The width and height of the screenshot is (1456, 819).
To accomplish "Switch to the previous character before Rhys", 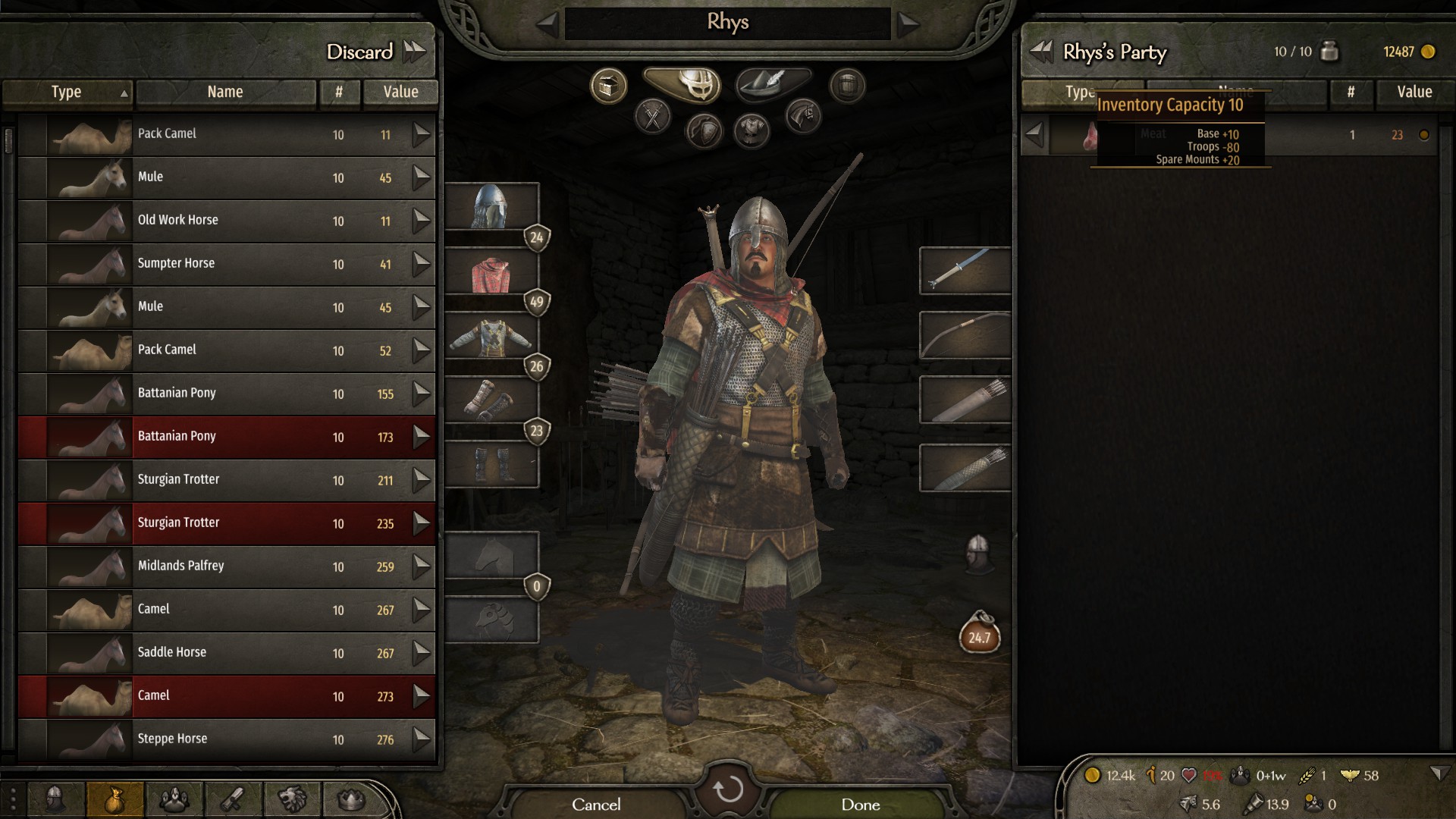I will (x=548, y=24).
